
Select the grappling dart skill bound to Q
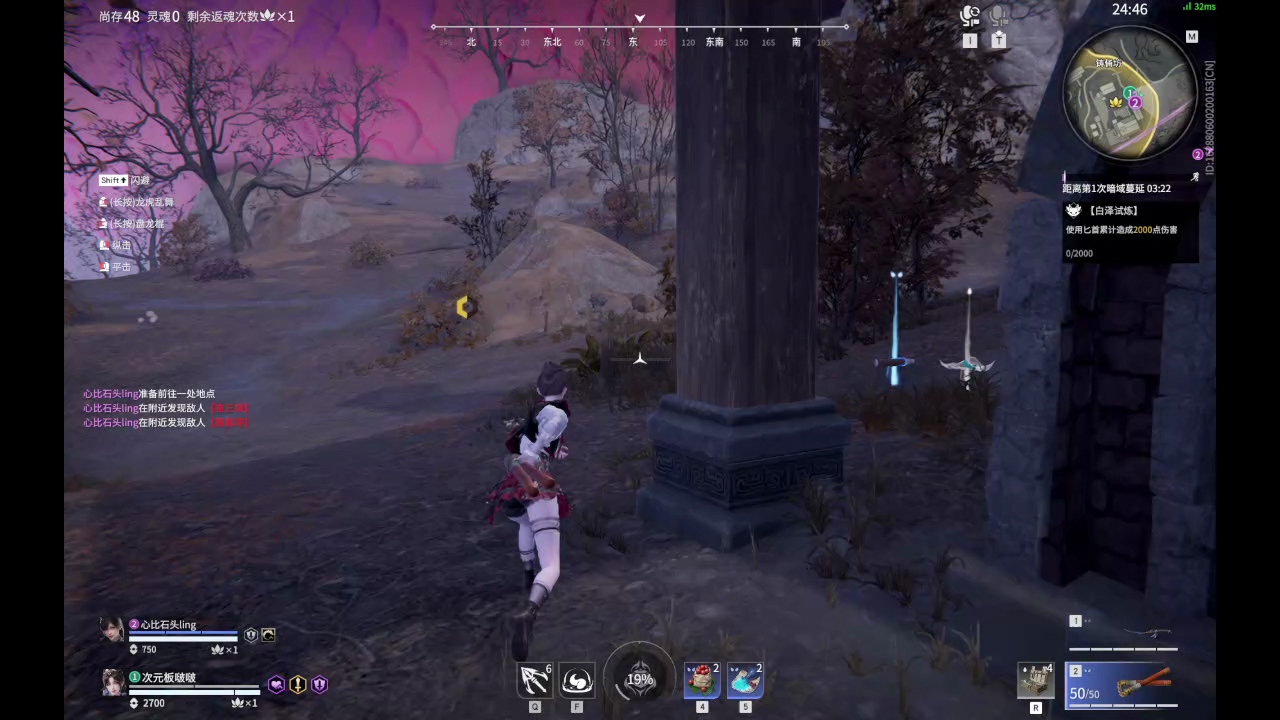click(534, 680)
